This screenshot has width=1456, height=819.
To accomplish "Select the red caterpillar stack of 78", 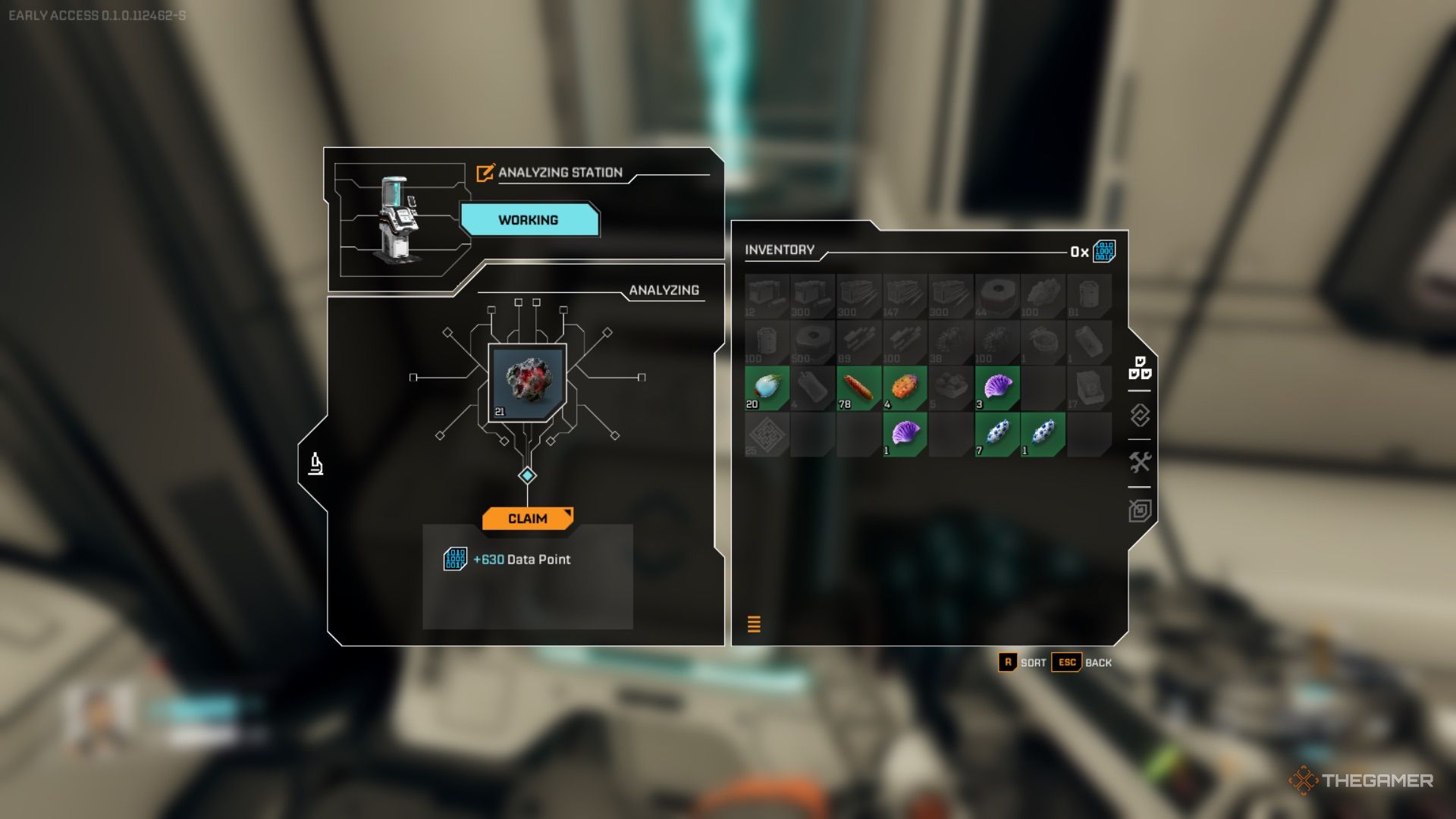I will [858, 388].
